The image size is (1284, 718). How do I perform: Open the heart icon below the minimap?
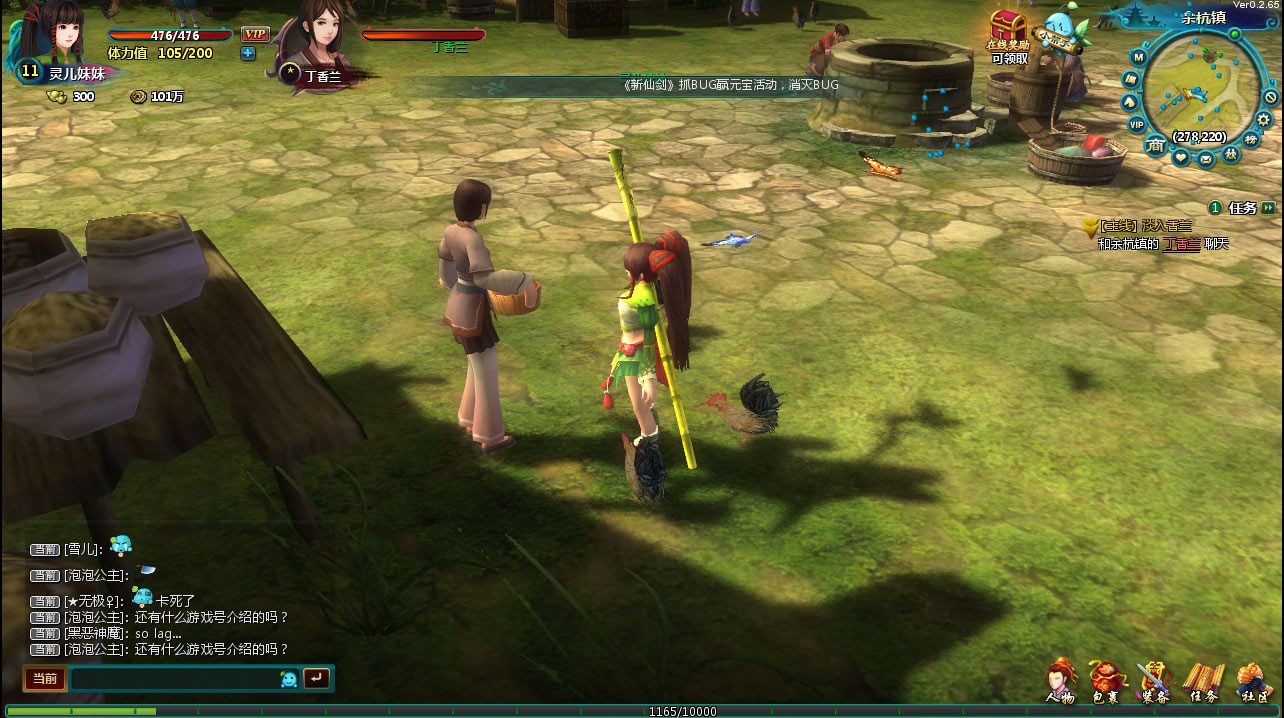click(x=1180, y=158)
